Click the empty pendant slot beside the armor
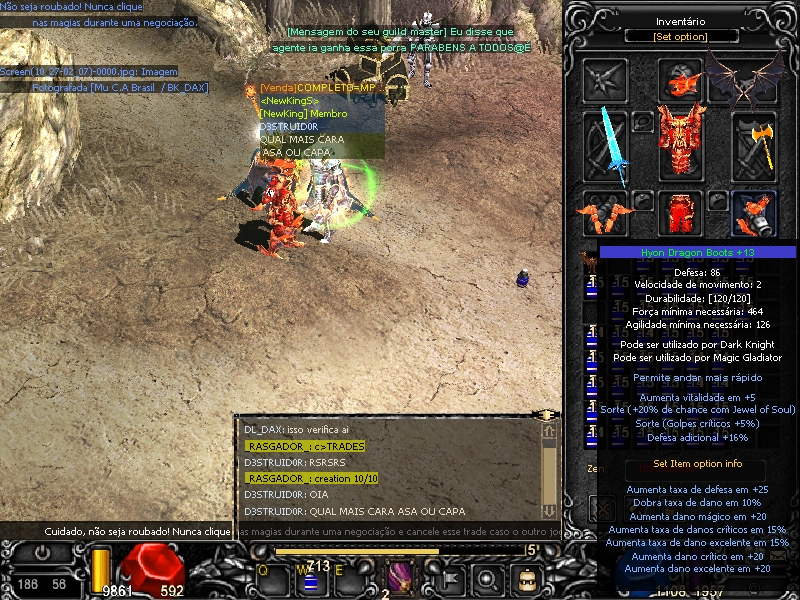800x600 pixels. click(643, 121)
